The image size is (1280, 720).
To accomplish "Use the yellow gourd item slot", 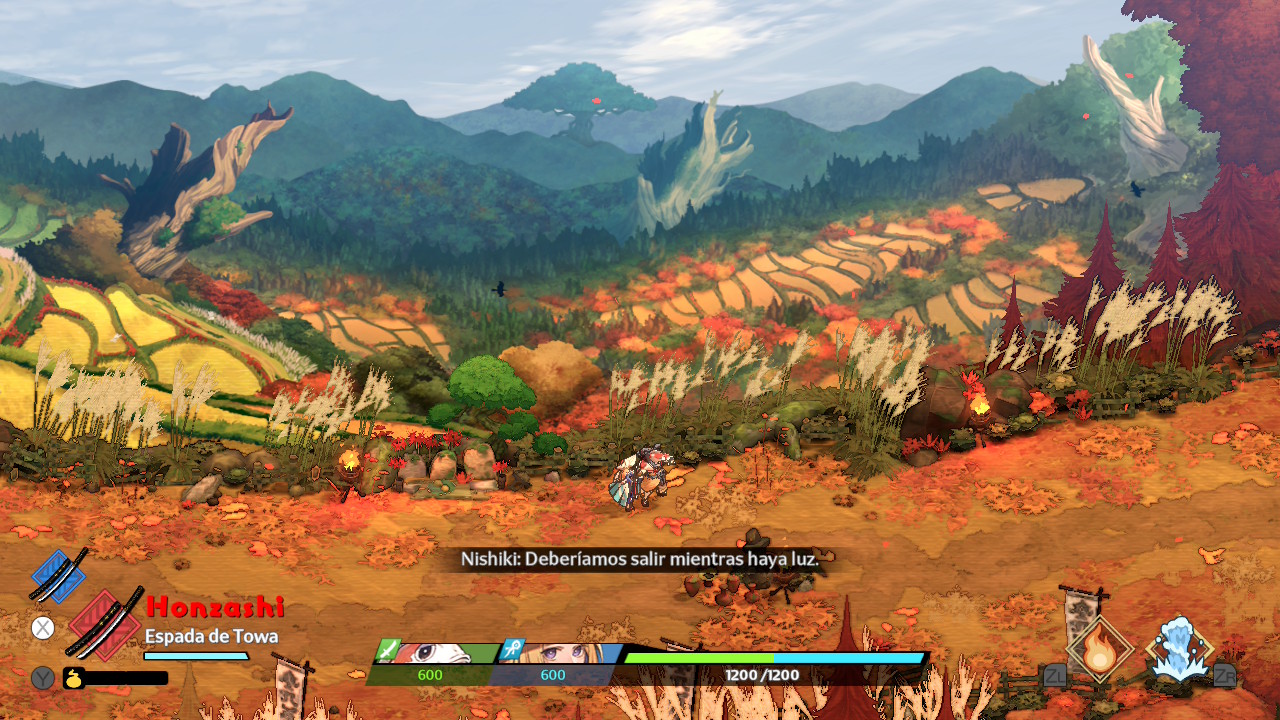I will coord(75,677).
